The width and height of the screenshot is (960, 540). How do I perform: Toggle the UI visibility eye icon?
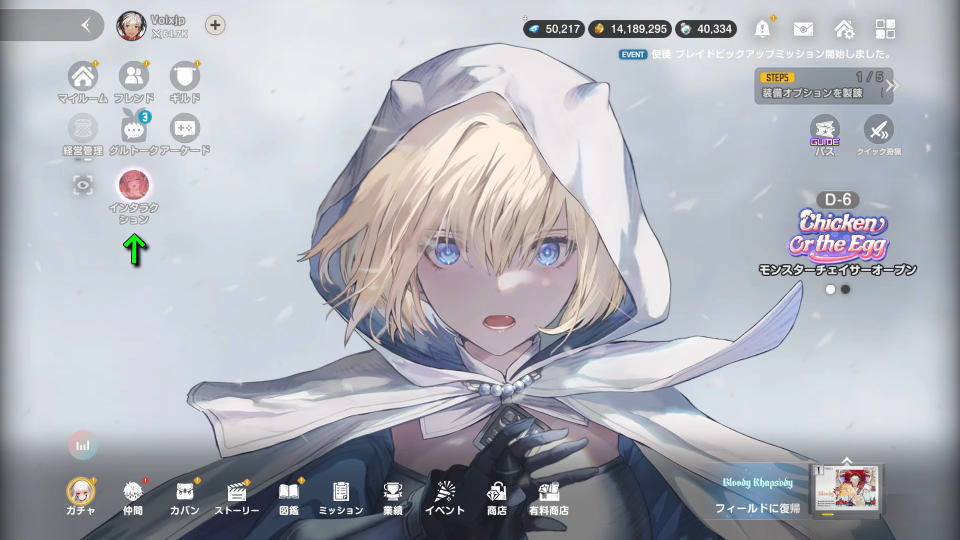(x=82, y=184)
